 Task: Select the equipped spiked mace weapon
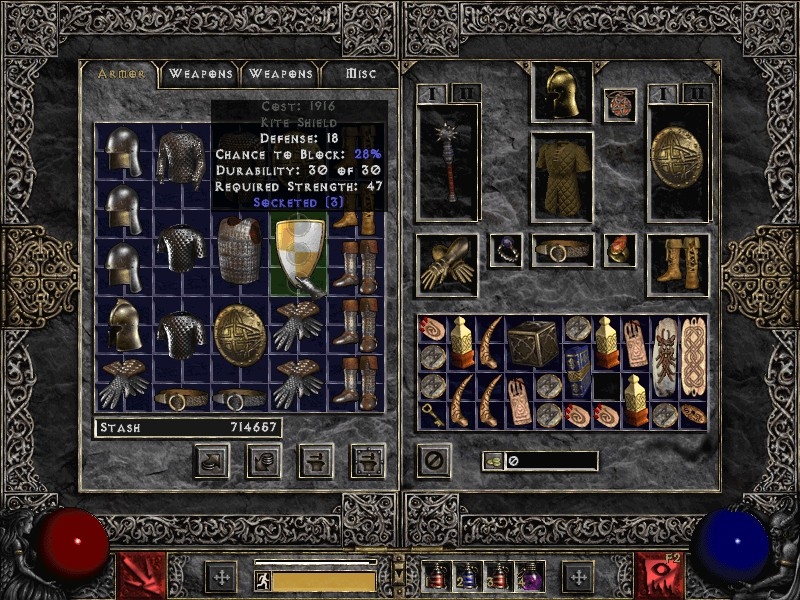[447, 163]
